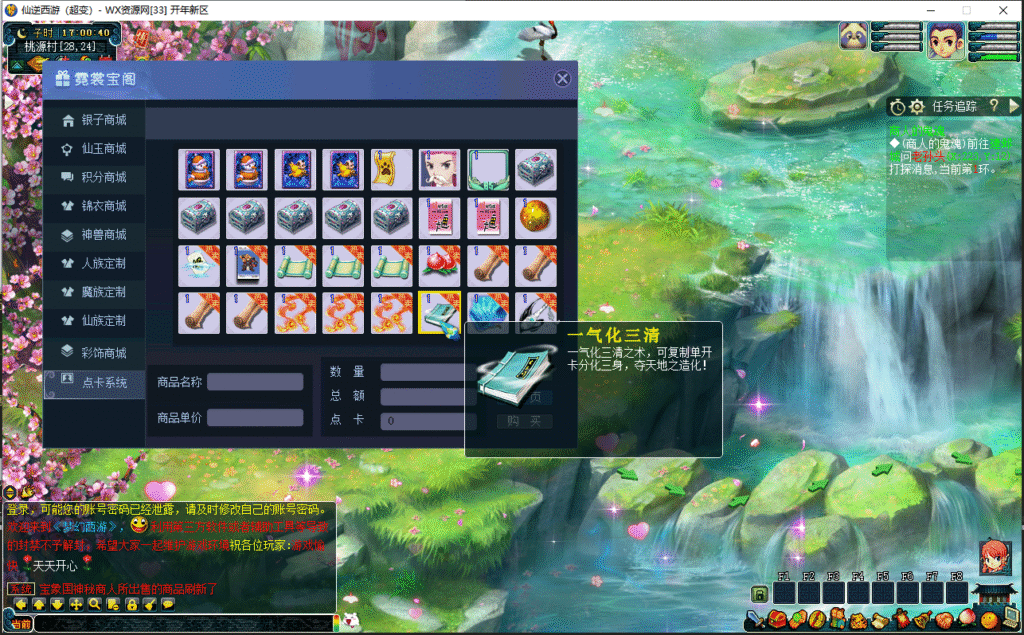Image resolution: width=1024 pixels, height=635 pixels.
Task: Open the player character portrait
Action: [945, 41]
